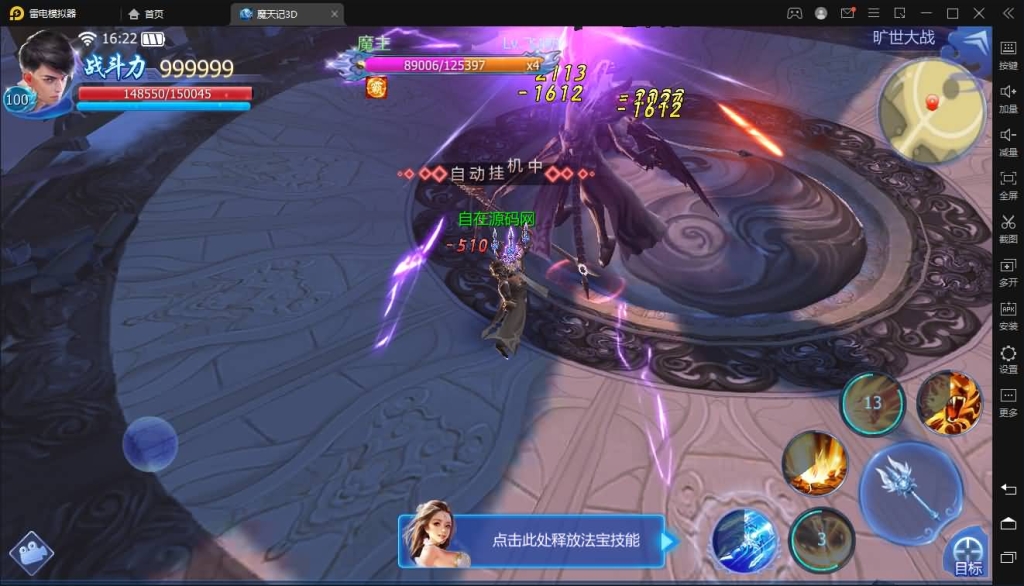Click the boss buff icon under its health bar
This screenshot has width=1024, height=586.
tap(376, 88)
